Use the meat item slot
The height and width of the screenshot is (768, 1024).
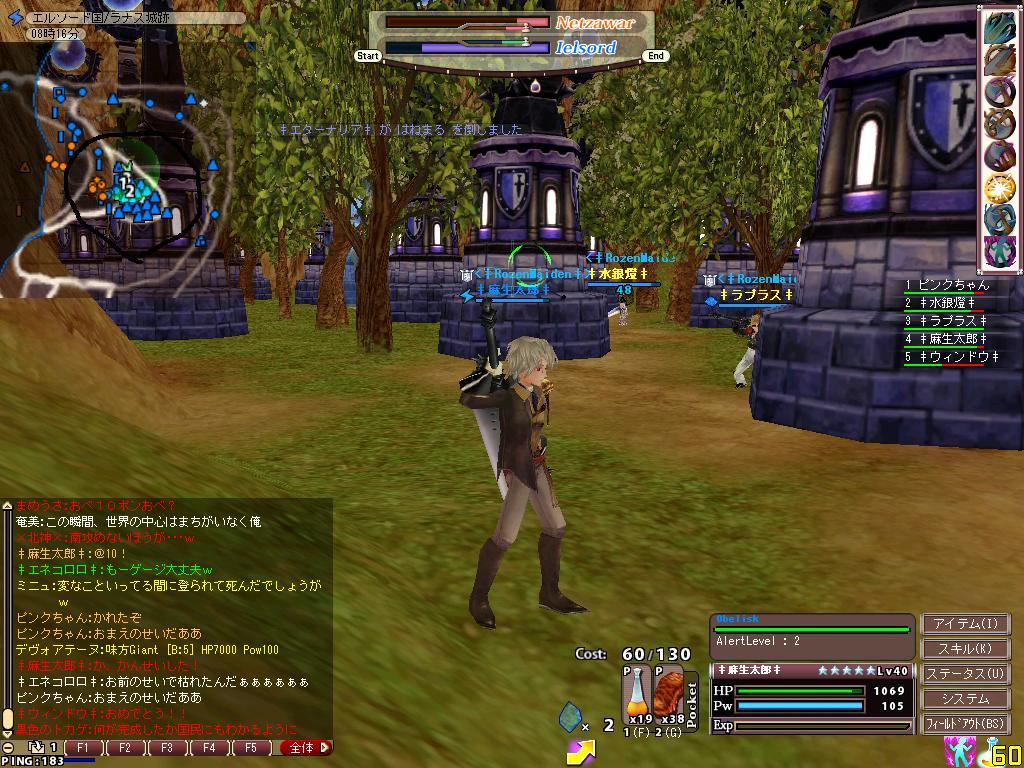pos(668,695)
